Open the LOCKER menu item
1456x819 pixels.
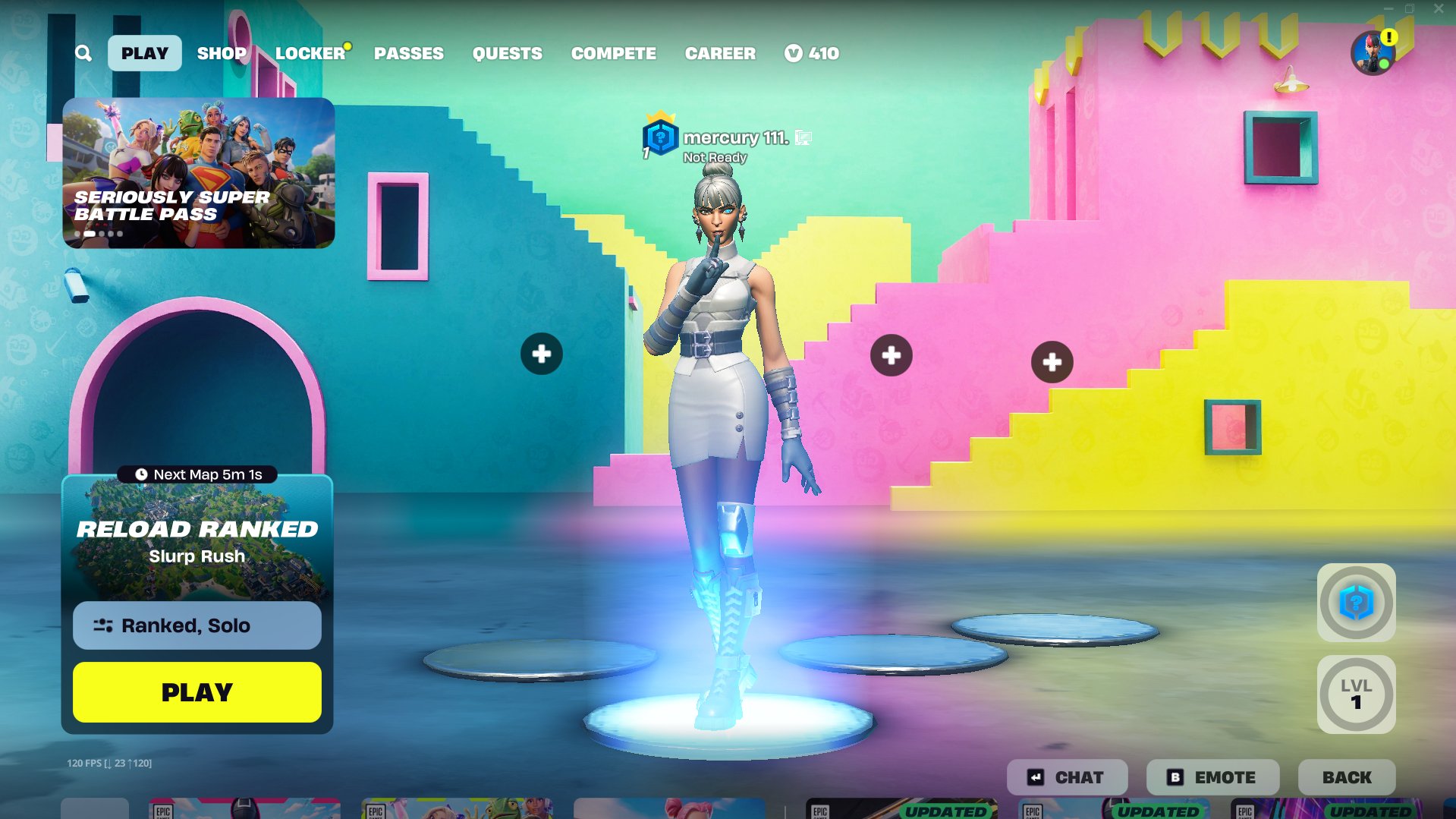tap(309, 53)
